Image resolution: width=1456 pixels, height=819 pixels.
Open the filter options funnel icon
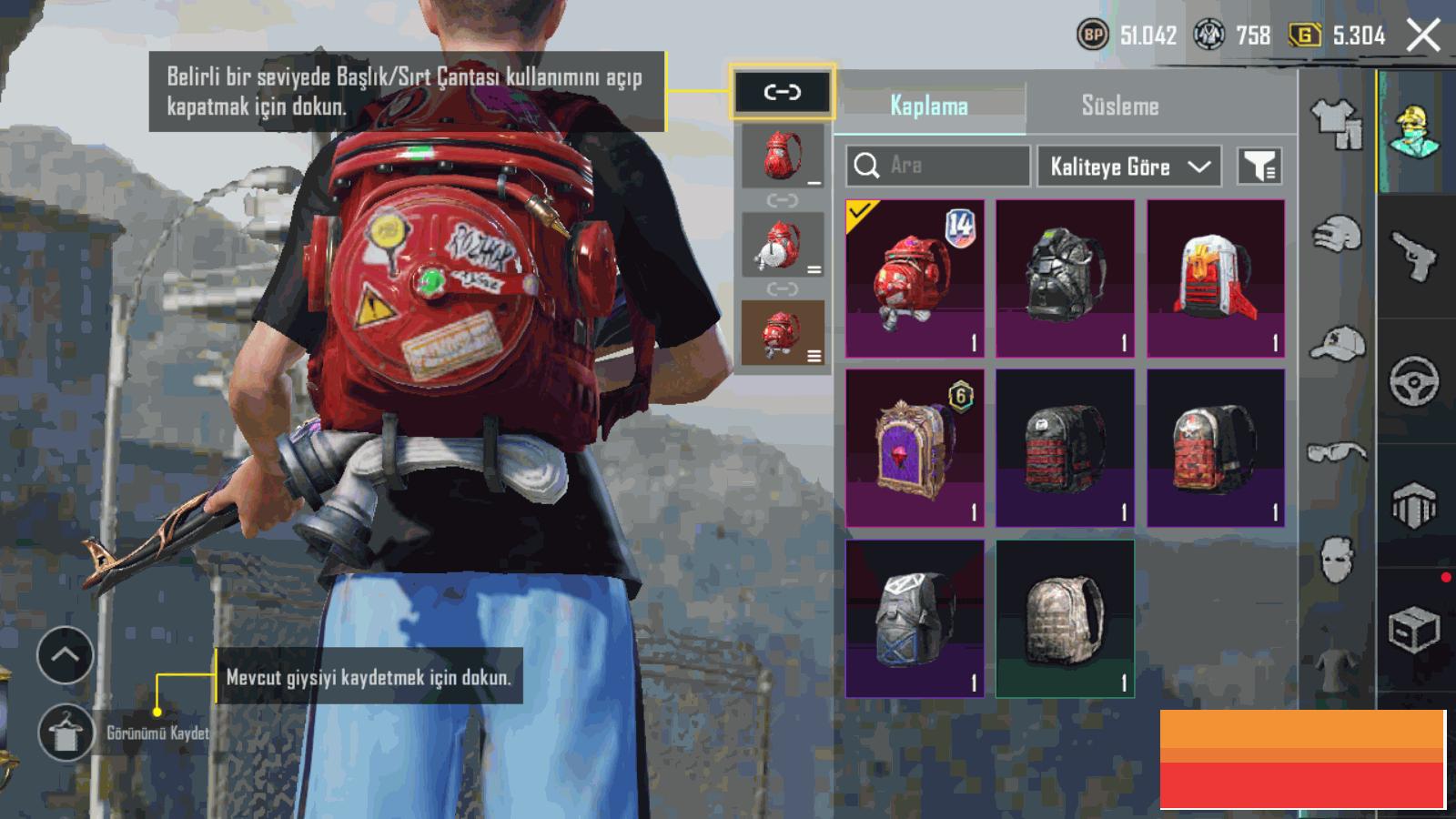1260,167
